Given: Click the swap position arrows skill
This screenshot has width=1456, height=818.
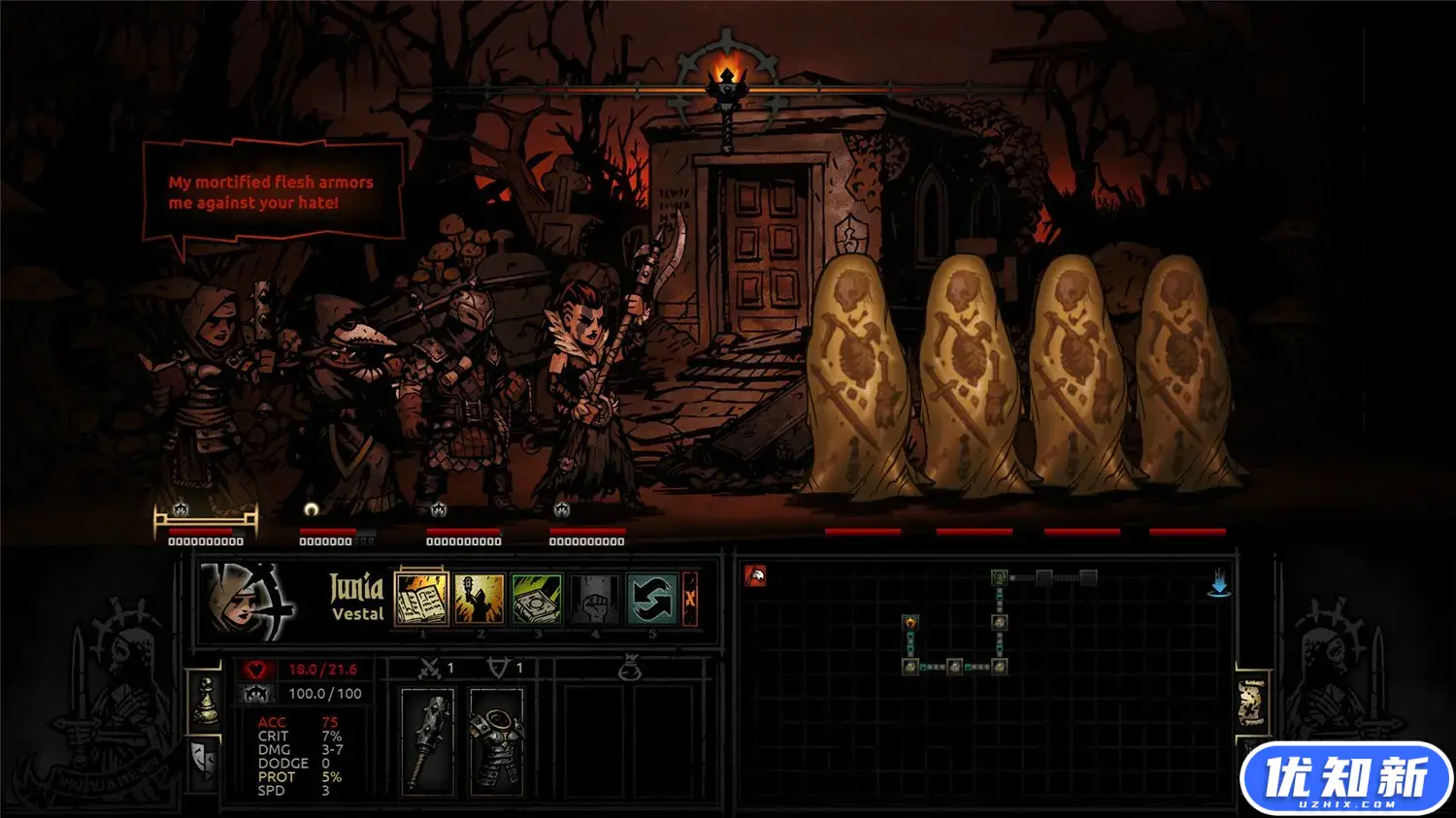Looking at the screenshot, I should pyautogui.click(x=651, y=599).
